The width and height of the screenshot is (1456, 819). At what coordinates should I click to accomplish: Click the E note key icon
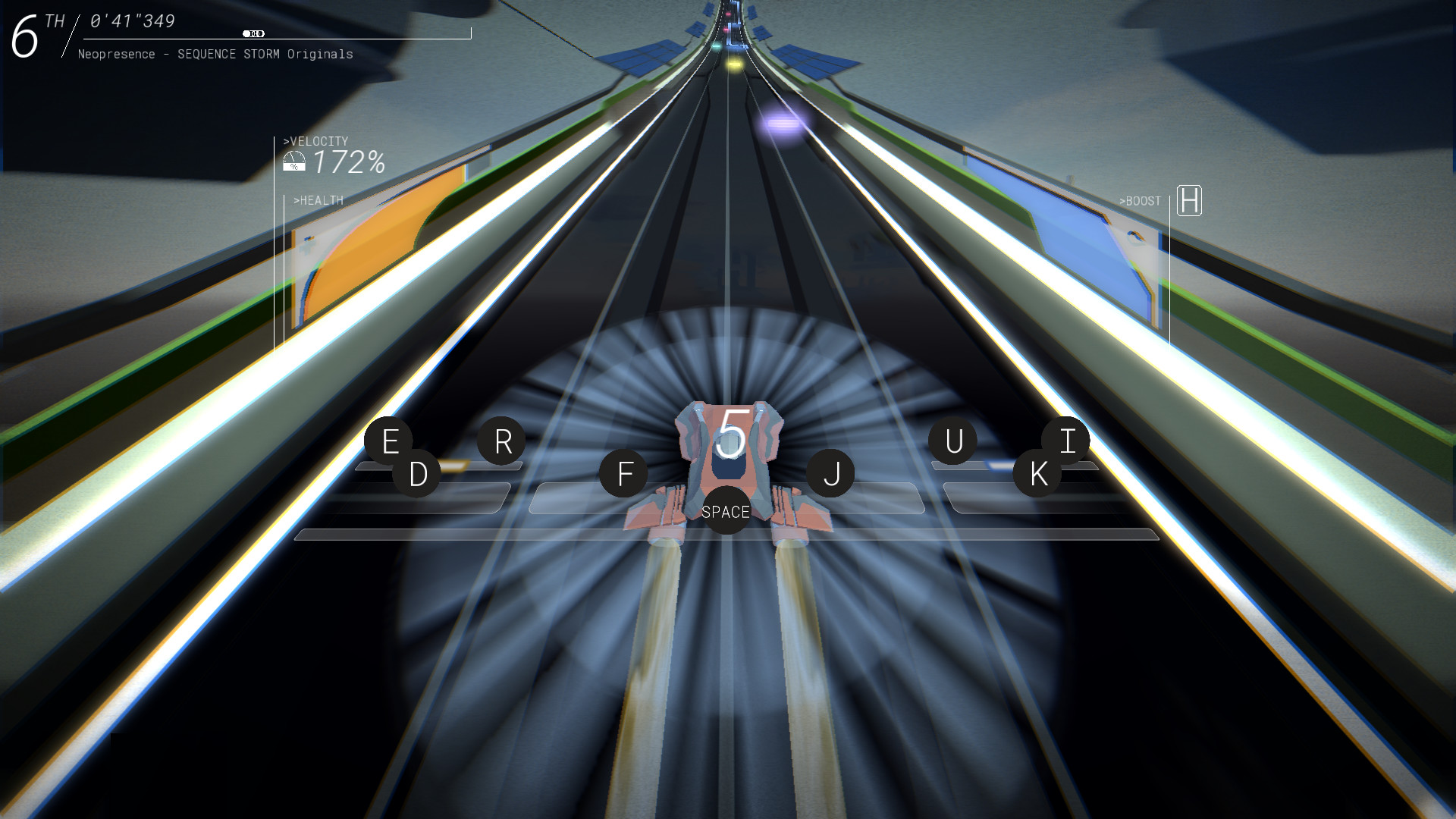point(391,441)
